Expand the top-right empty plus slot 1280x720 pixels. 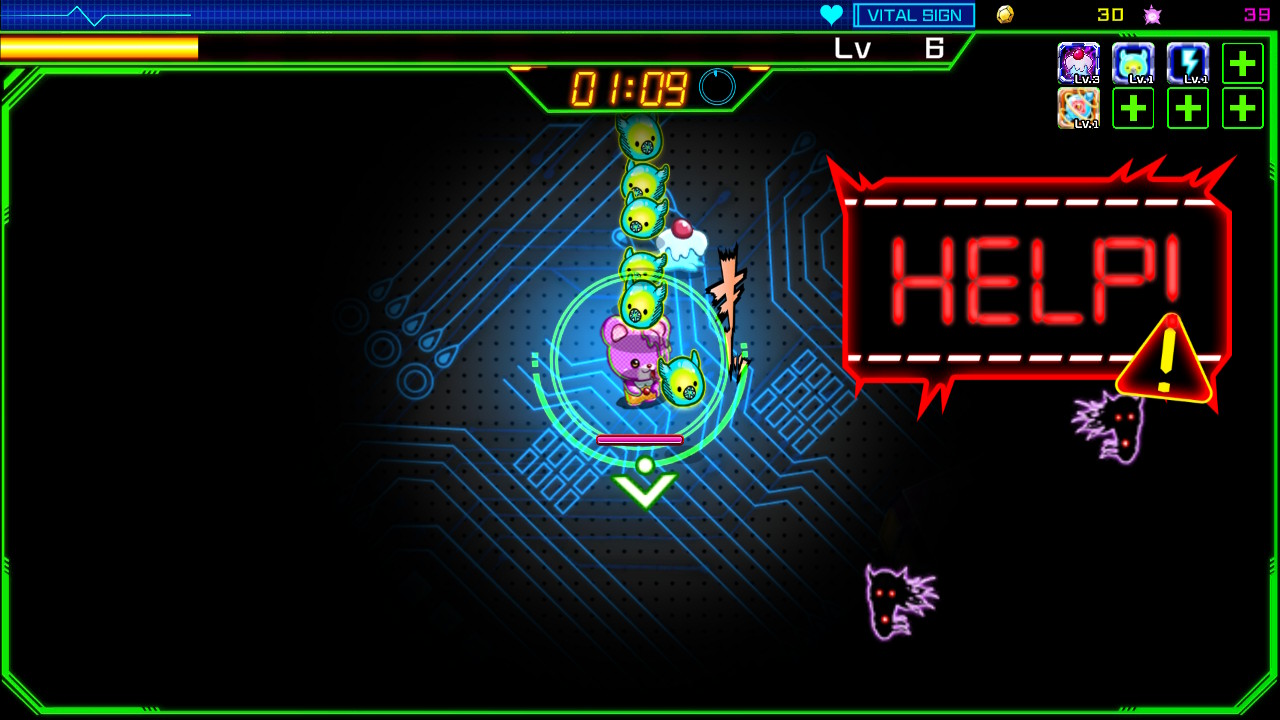pos(1242,63)
